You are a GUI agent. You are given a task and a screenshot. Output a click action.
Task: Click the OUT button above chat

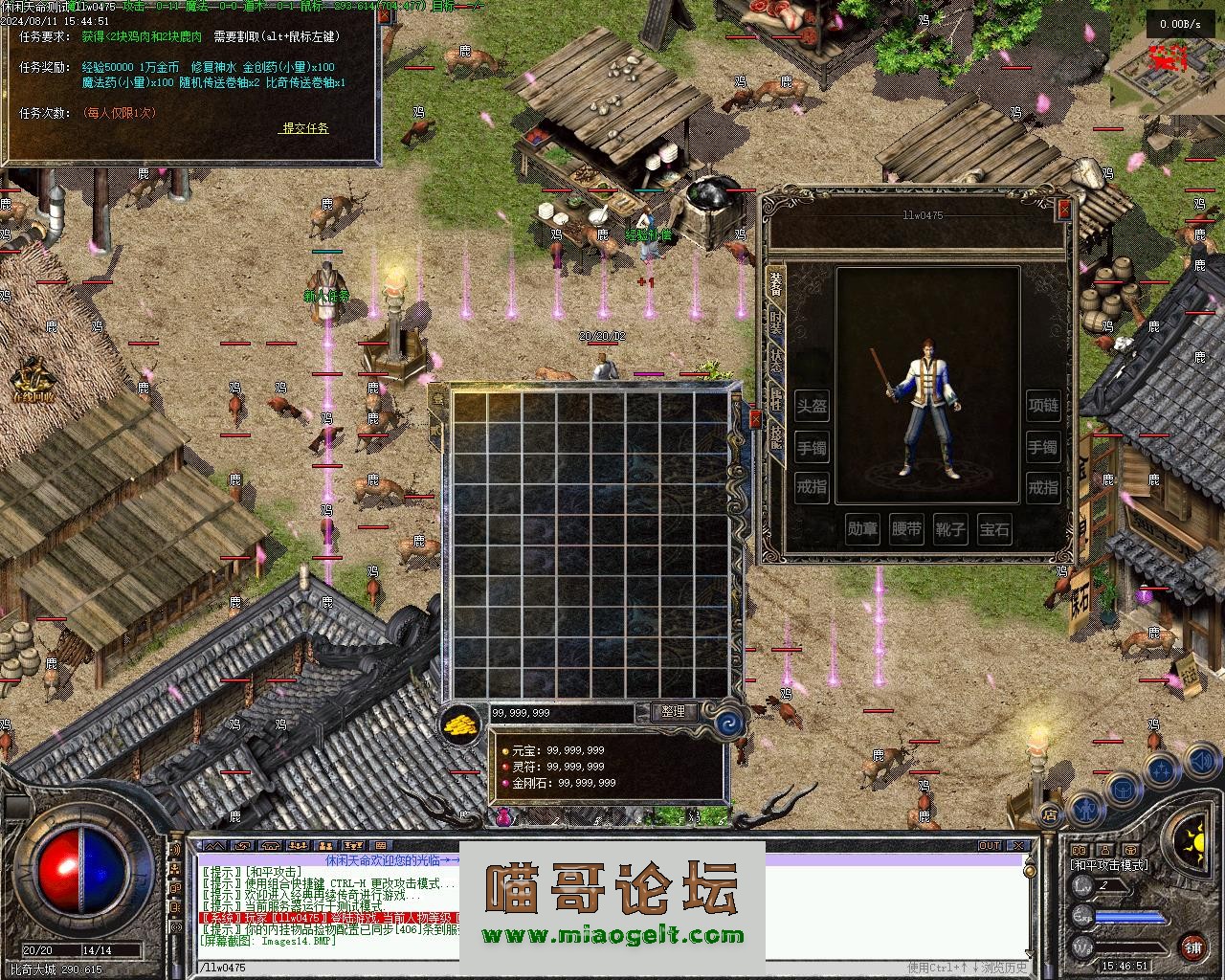pyautogui.click(x=990, y=846)
